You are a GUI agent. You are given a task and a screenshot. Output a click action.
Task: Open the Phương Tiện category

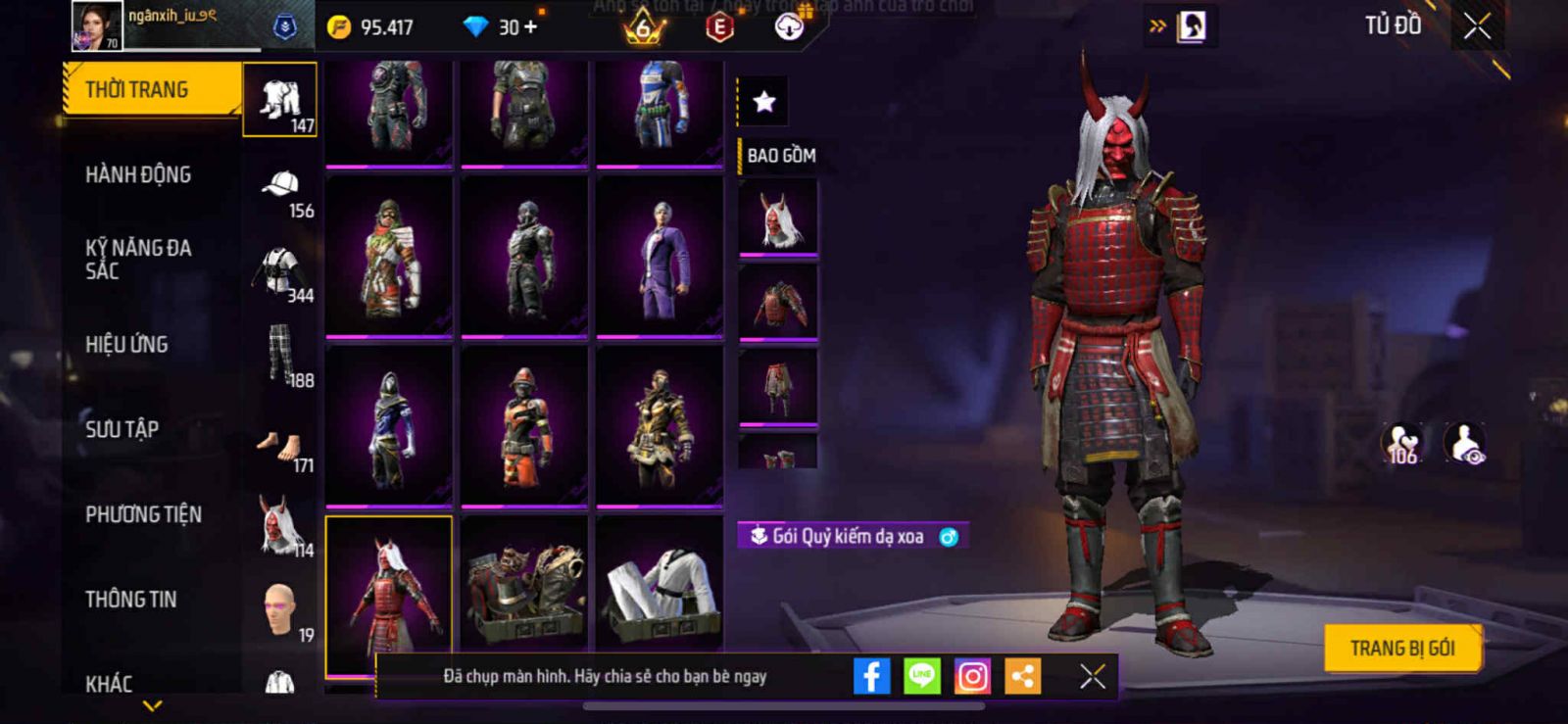tap(143, 514)
